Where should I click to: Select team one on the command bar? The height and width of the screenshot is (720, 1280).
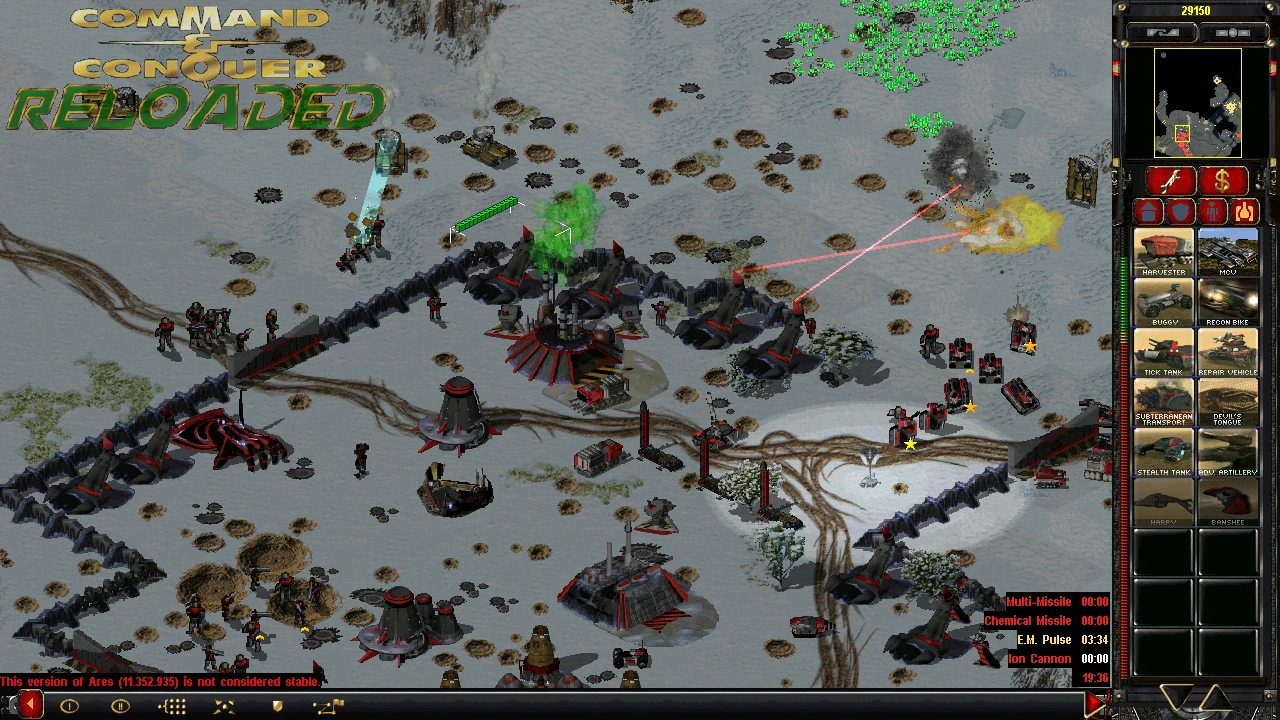(x=69, y=706)
